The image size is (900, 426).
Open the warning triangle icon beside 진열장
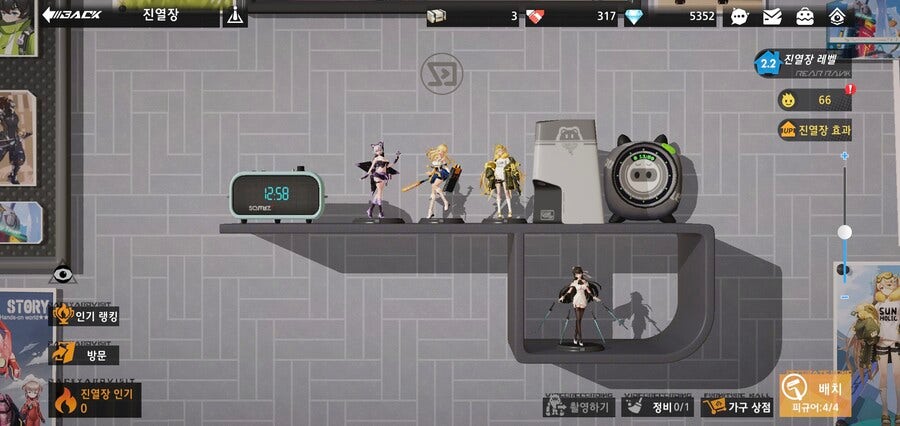(x=236, y=15)
